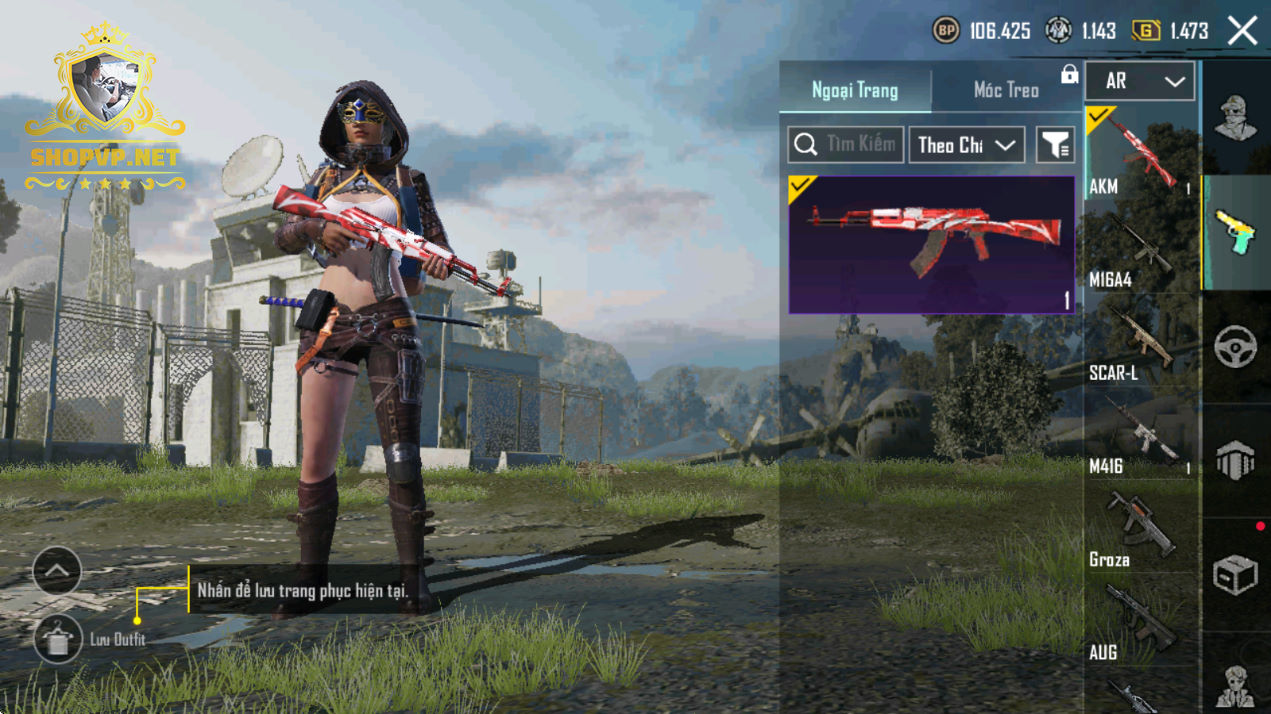The width and height of the screenshot is (1271, 714).
Task: Open the Móc Treo tab
Action: [x=1006, y=90]
